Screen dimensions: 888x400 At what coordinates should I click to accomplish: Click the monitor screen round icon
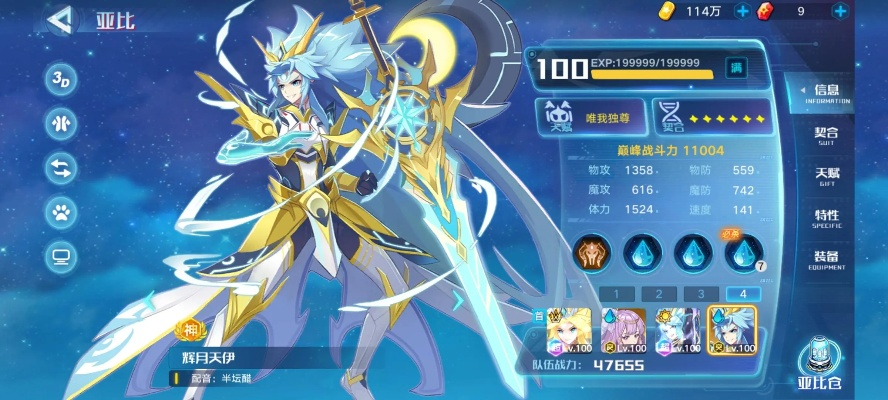[x=61, y=257]
